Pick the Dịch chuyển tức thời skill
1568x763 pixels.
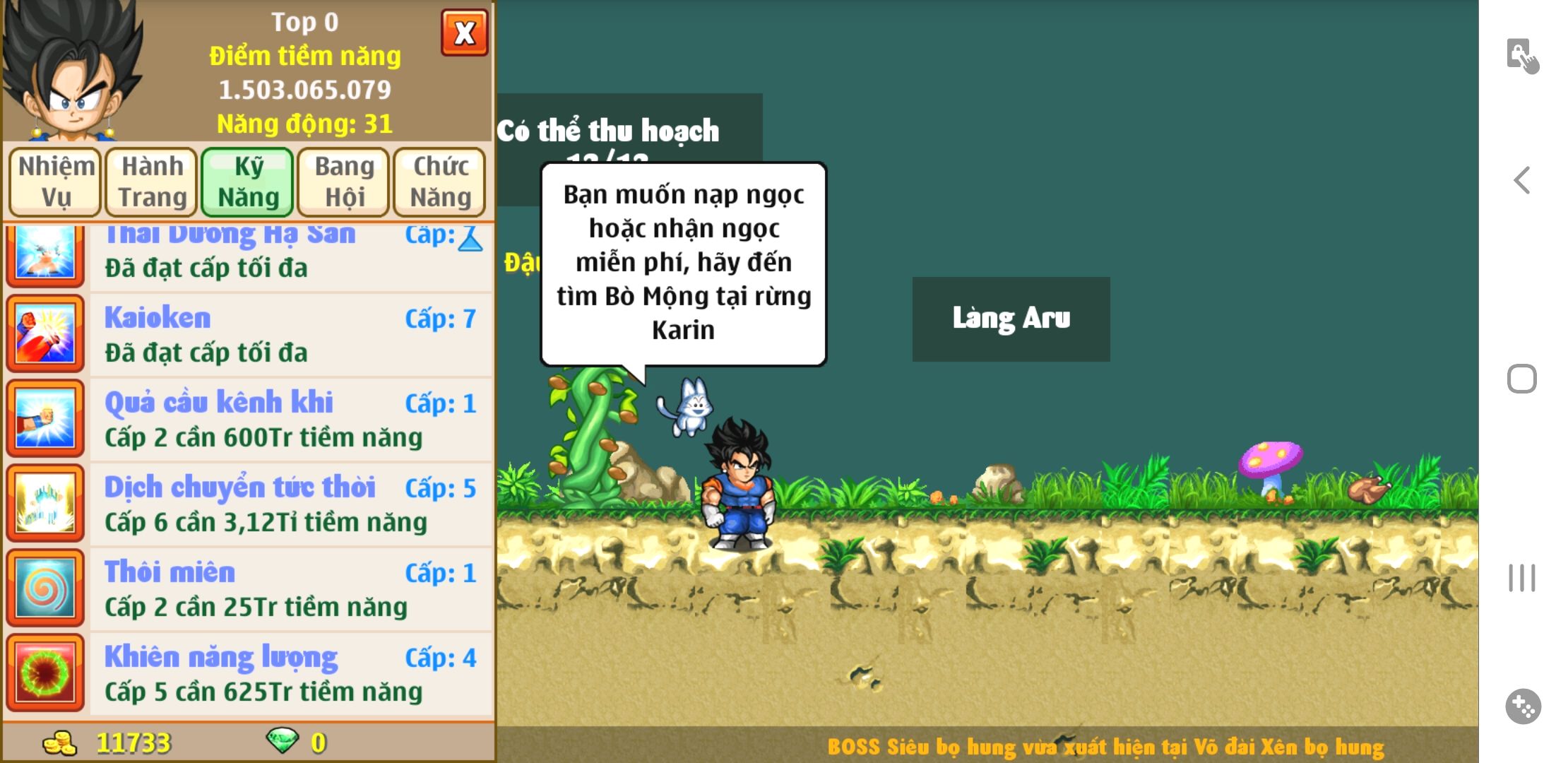290,504
